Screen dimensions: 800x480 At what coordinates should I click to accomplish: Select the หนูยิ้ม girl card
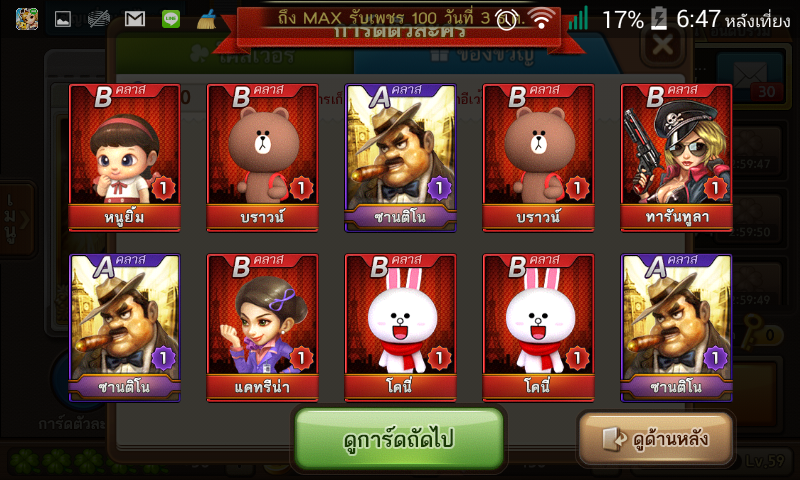tap(125, 157)
